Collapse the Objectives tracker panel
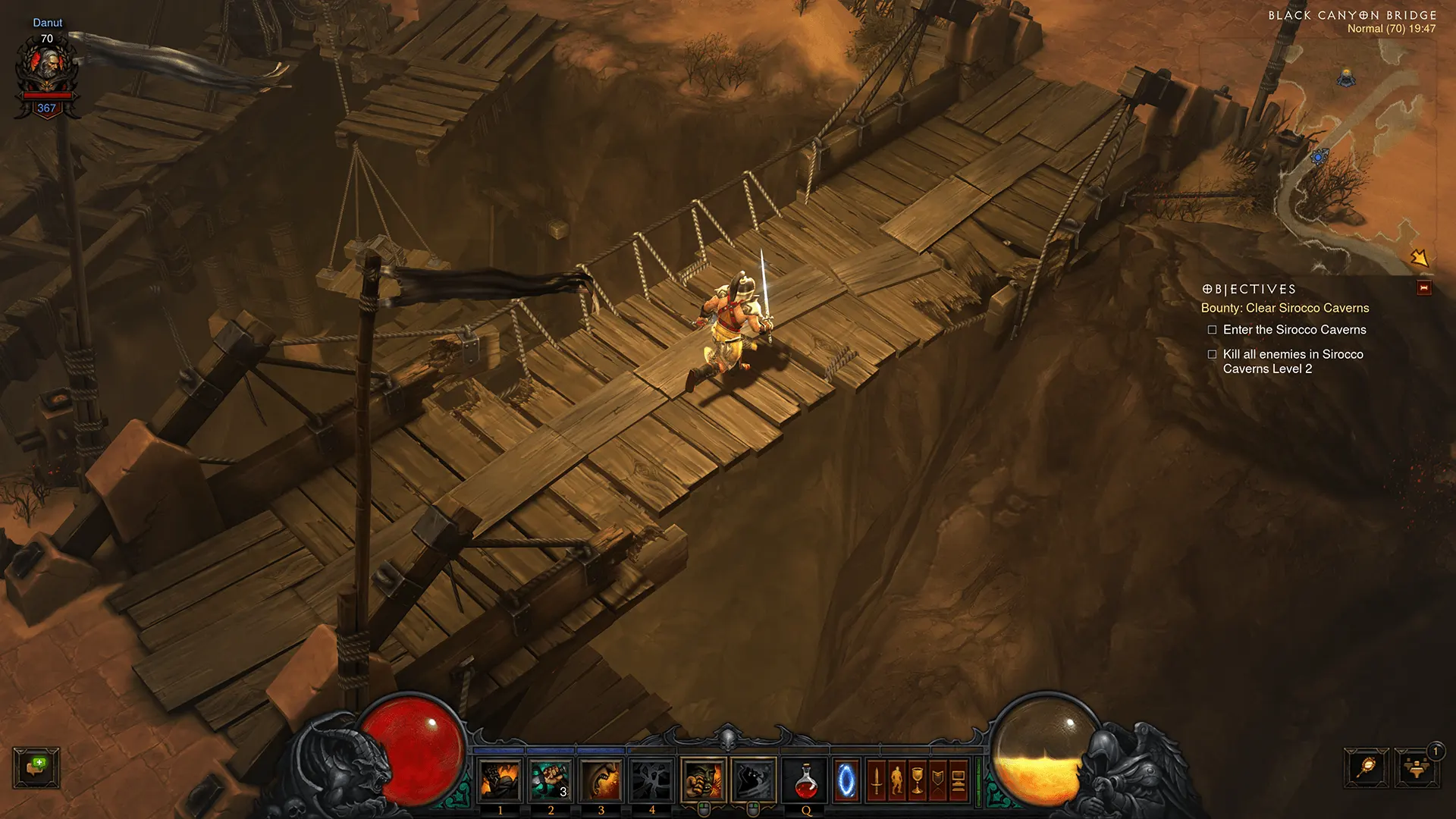Viewport: 1456px width, 819px height. point(1423,288)
